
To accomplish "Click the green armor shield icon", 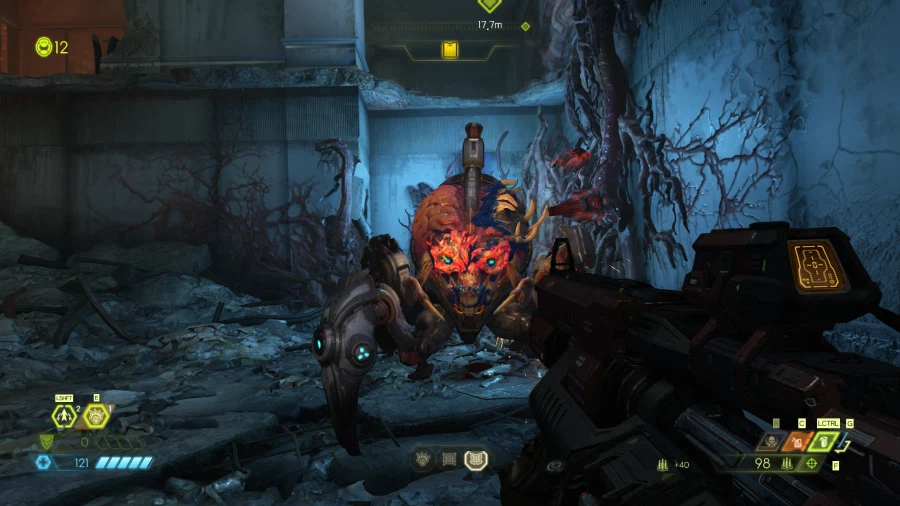I will click(46, 442).
